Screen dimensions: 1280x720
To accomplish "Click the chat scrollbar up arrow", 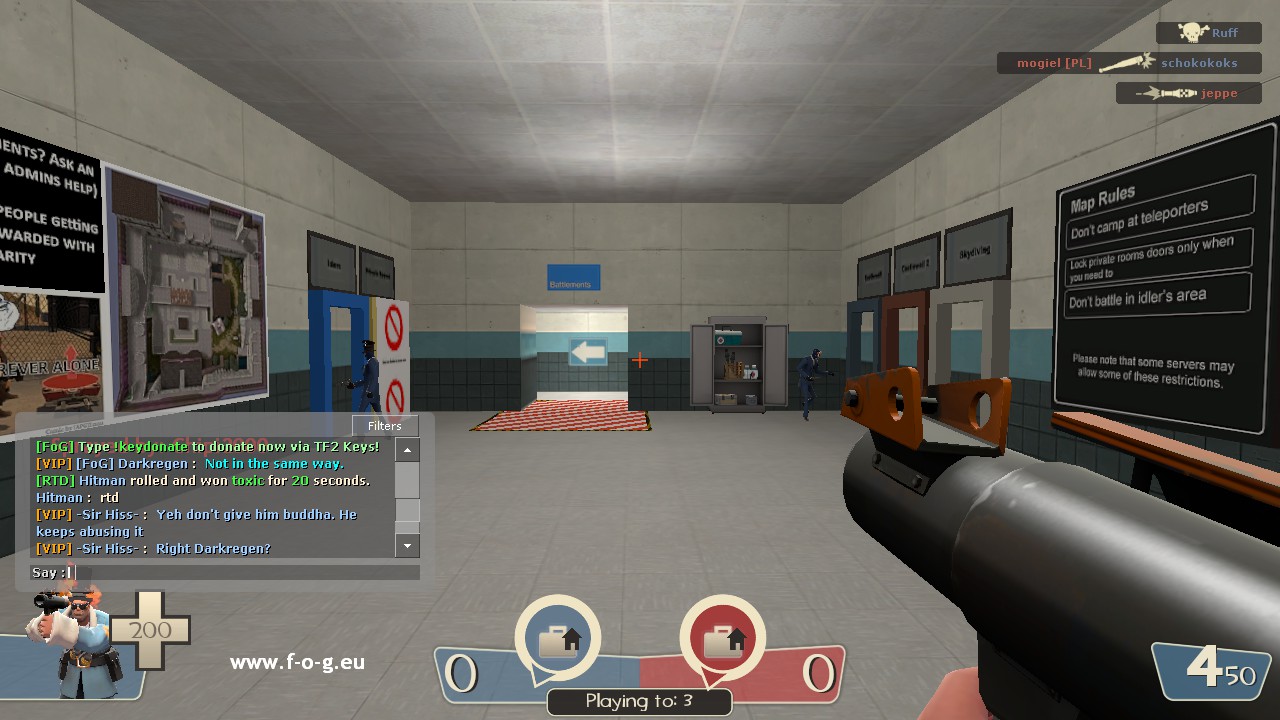I will point(407,450).
